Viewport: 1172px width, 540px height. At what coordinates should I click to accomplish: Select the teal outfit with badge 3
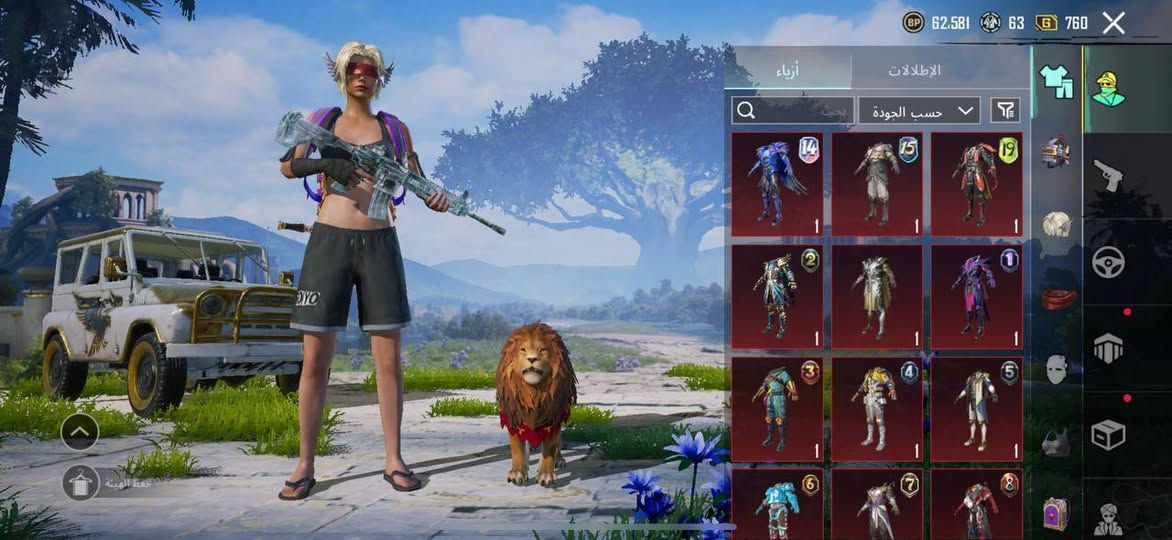pos(778,408)
